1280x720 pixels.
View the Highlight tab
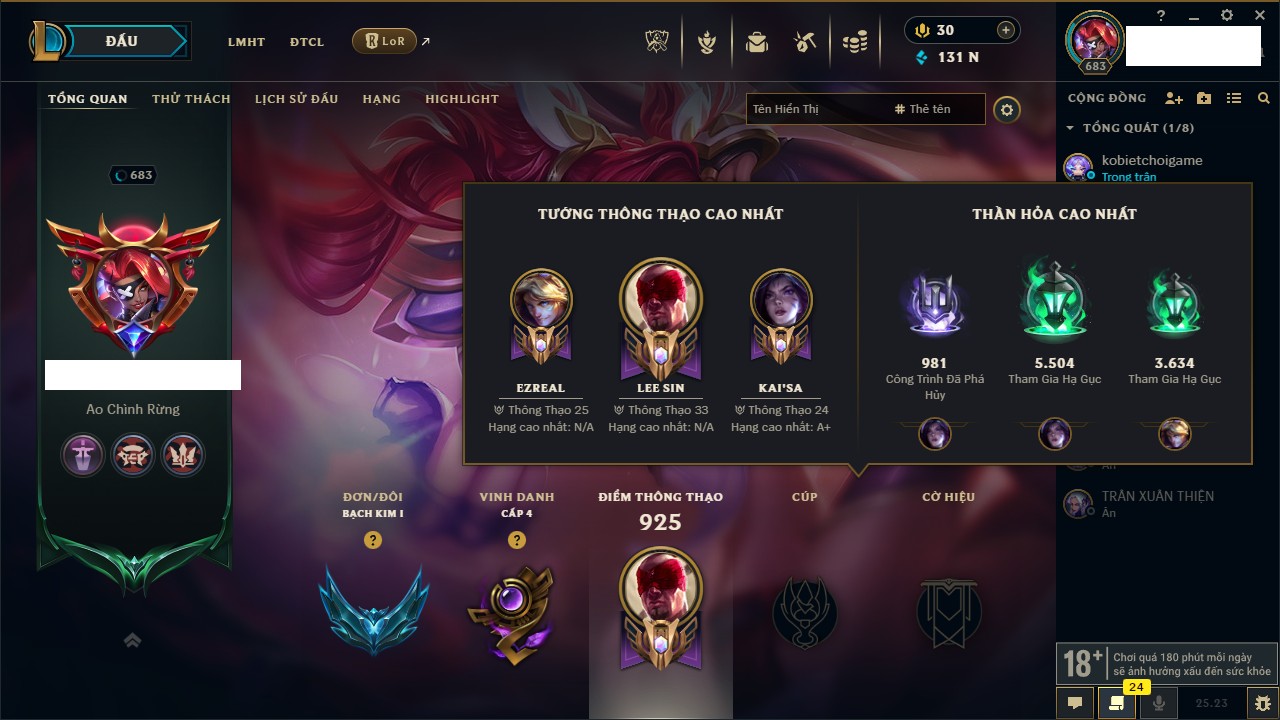click(x=462, y=99)
